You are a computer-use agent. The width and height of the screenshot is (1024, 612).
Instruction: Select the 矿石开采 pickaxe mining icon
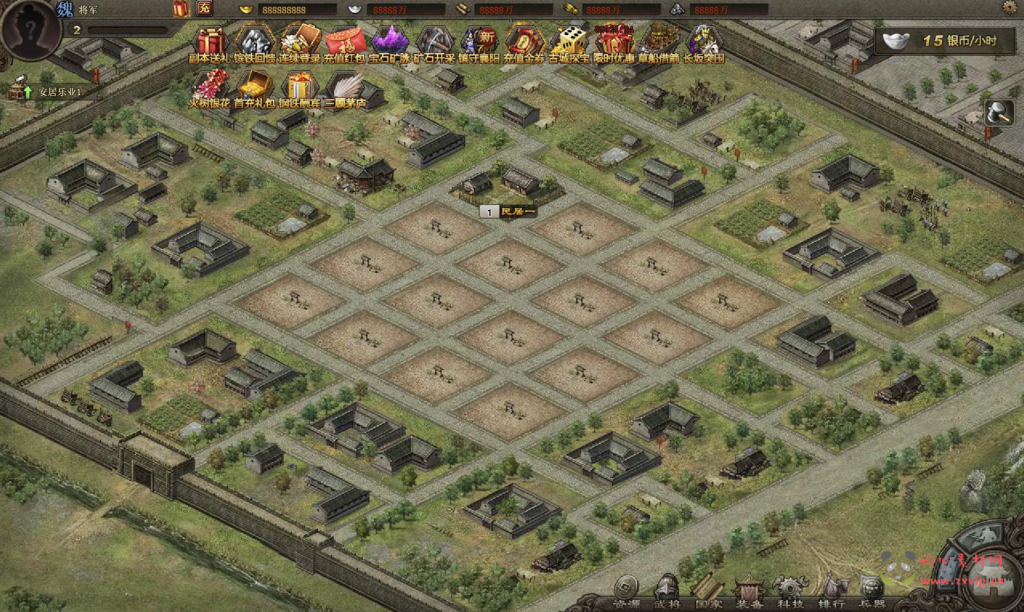click(x=434, y=43)
